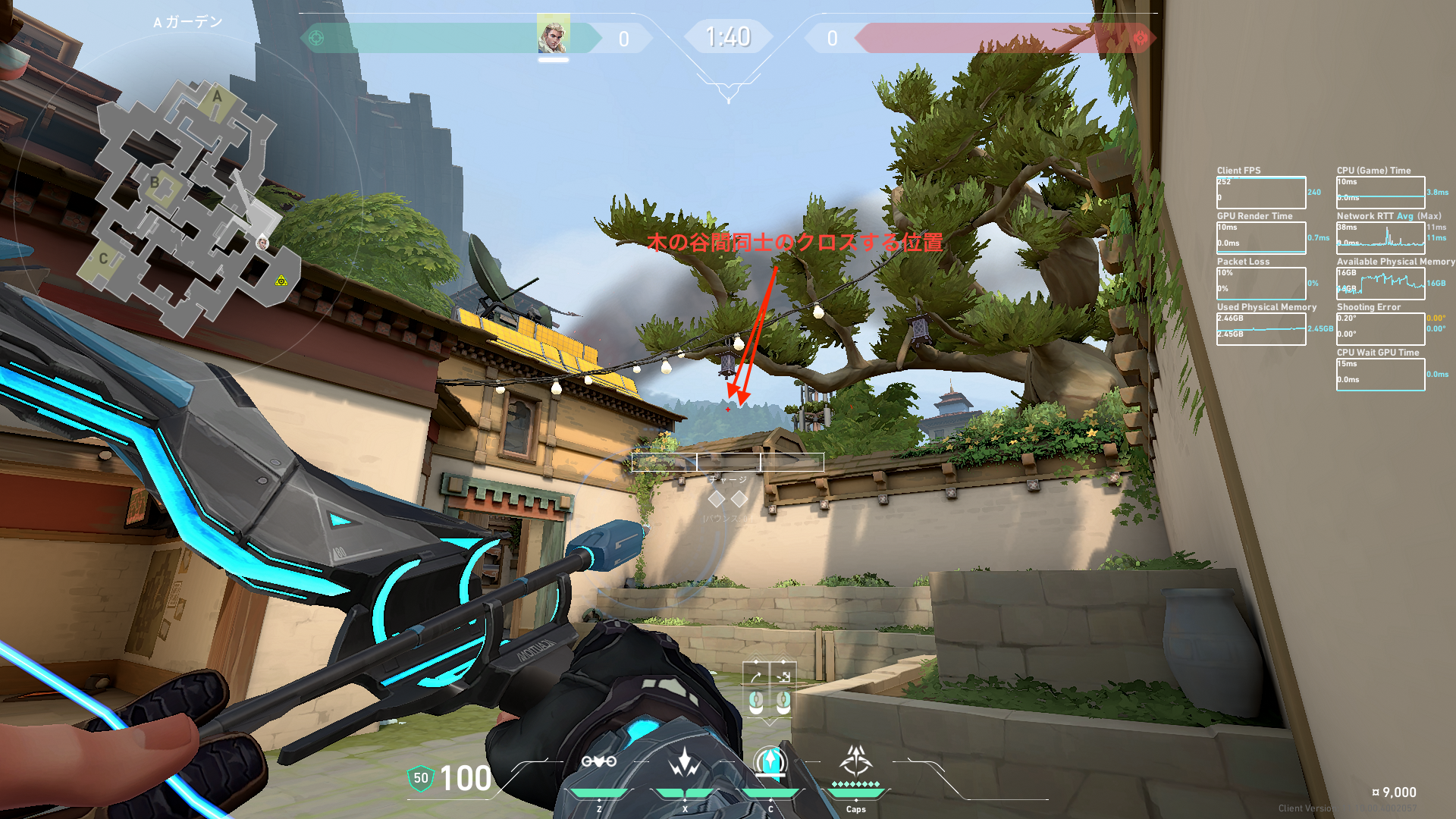Activate the Hunter's Fury ultimate icon
The width and height of the screenshot is (1456, 819).
point(856,760)
